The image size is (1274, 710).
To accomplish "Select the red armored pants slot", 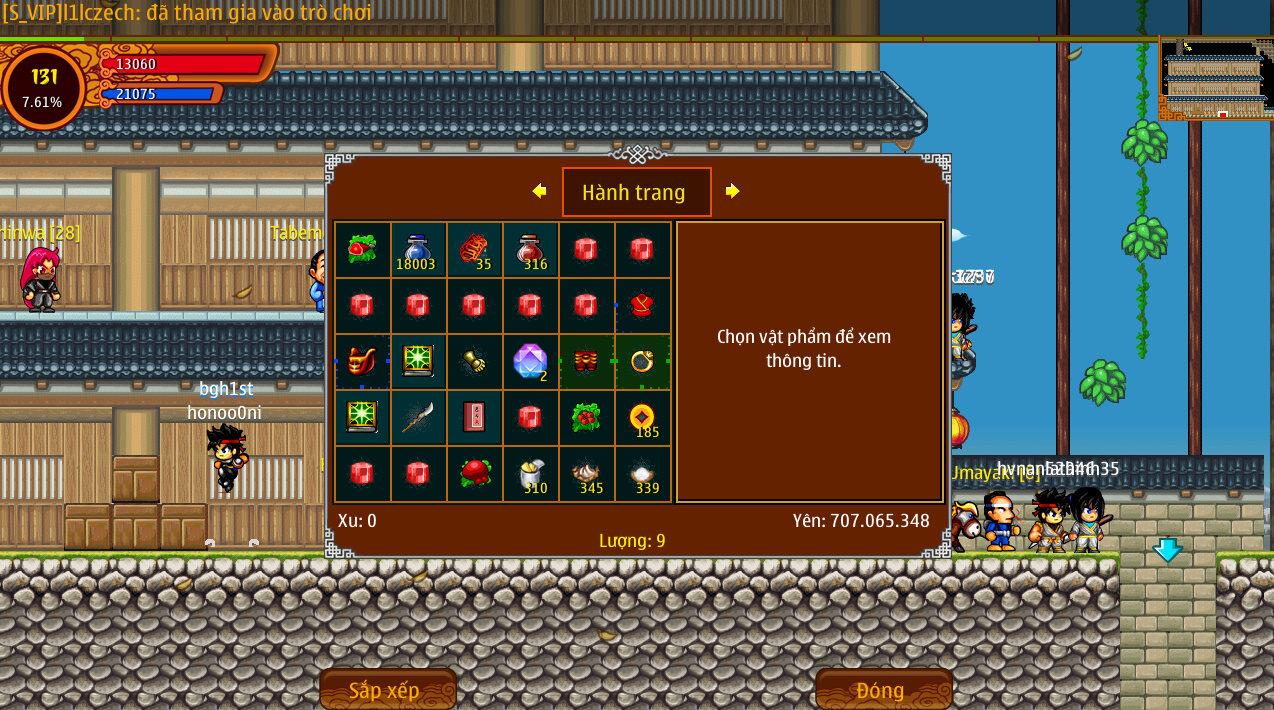I will click(586, 362).
